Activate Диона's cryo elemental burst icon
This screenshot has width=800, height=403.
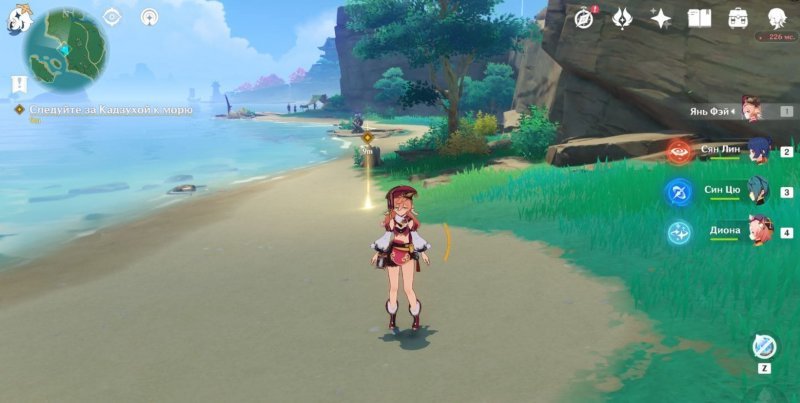679,232
